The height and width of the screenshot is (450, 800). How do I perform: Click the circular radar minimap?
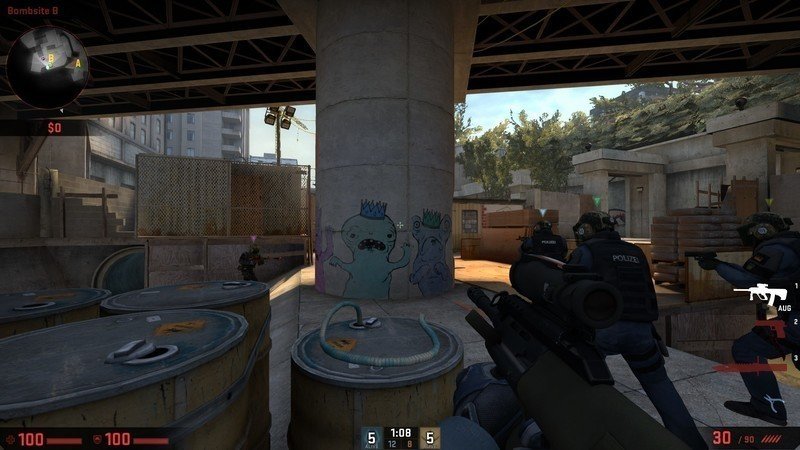pos(47,67)
